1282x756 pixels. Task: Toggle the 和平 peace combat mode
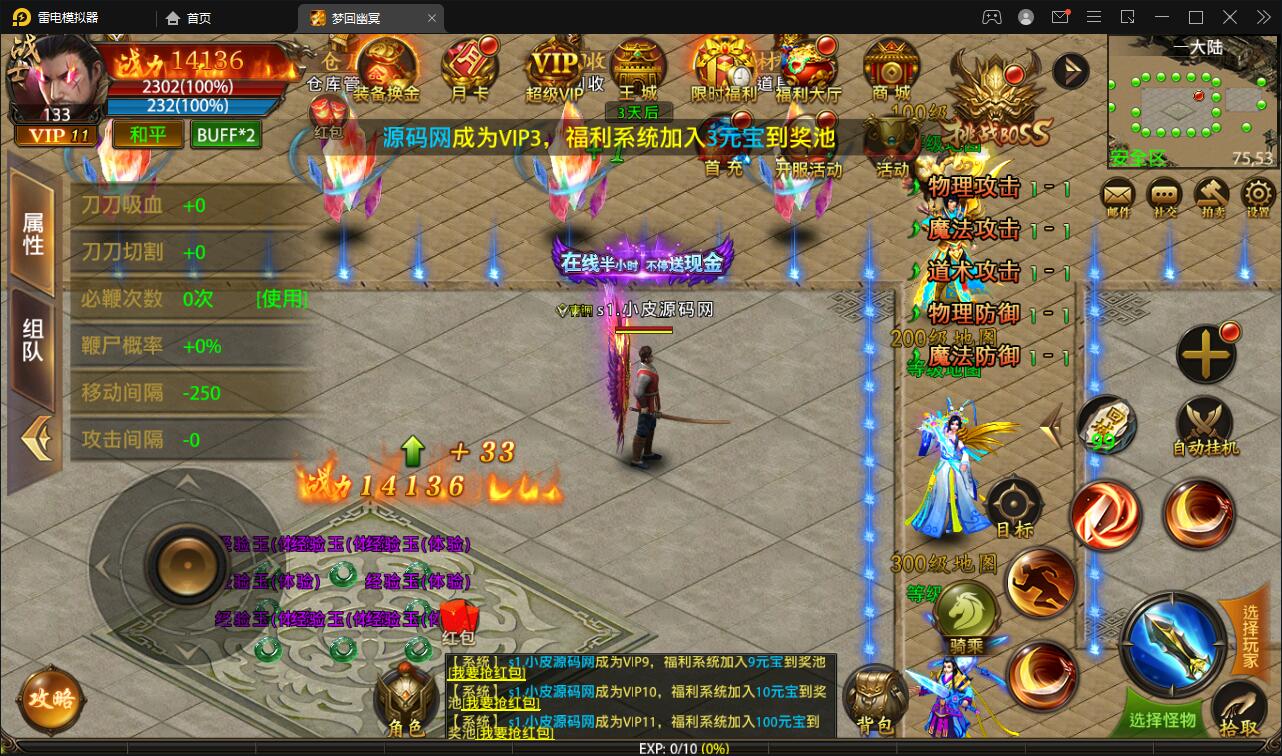tap(147, 133)
